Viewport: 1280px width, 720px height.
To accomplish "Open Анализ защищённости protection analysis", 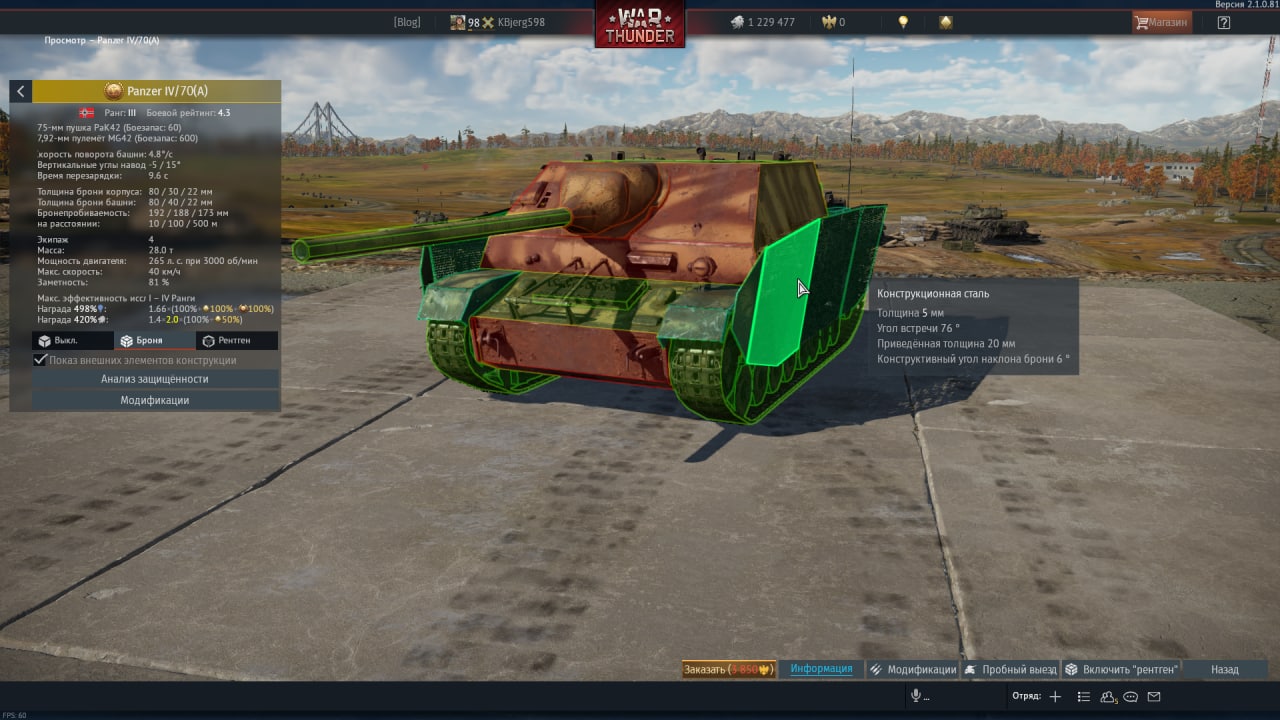I will (155, 379).
